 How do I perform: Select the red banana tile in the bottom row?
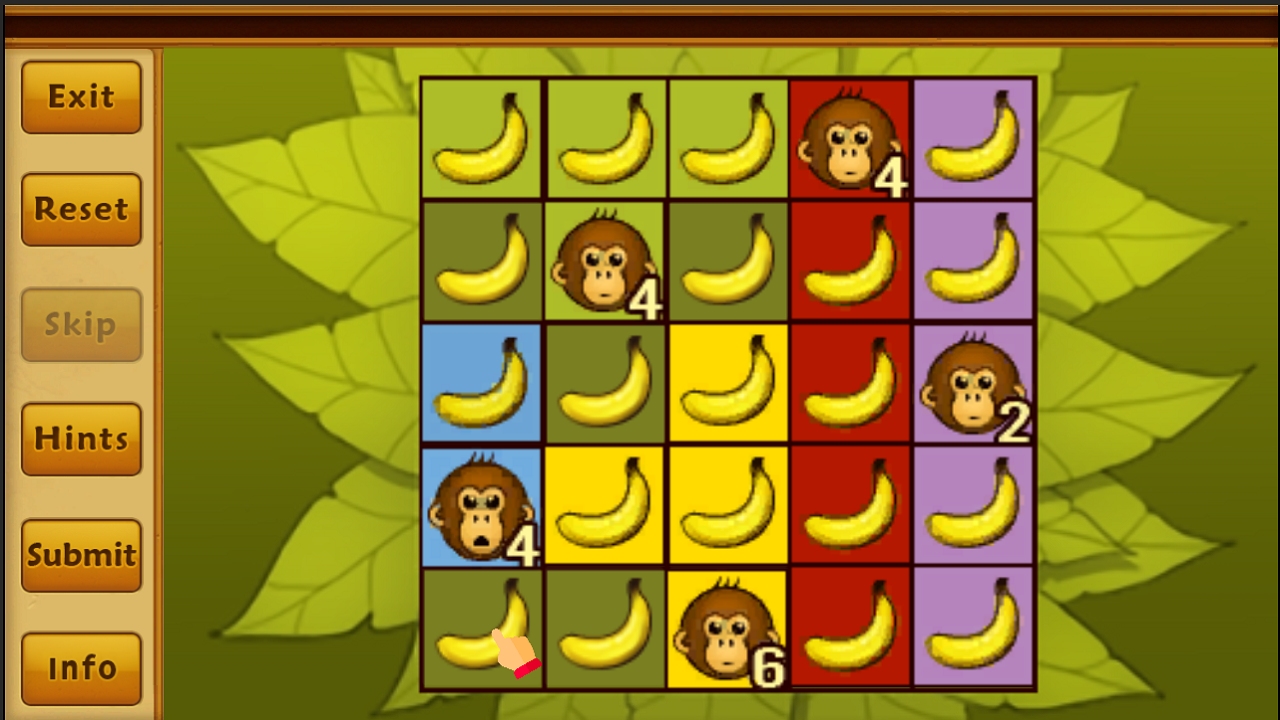tap(850, 627)
